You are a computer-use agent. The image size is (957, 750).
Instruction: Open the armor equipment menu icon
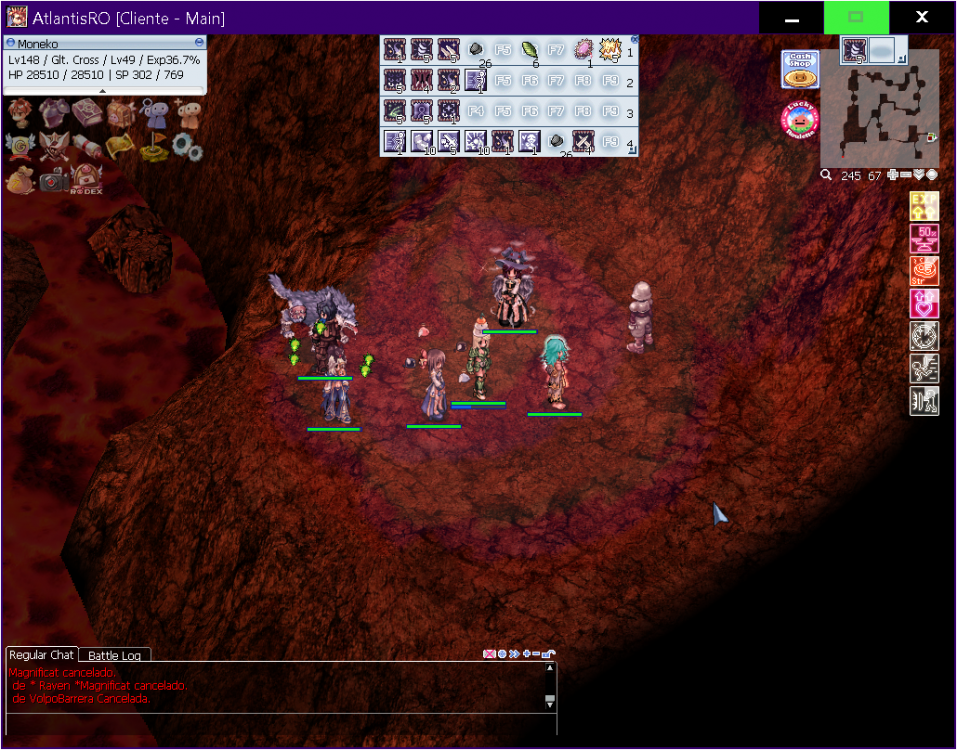click(54, 113)
